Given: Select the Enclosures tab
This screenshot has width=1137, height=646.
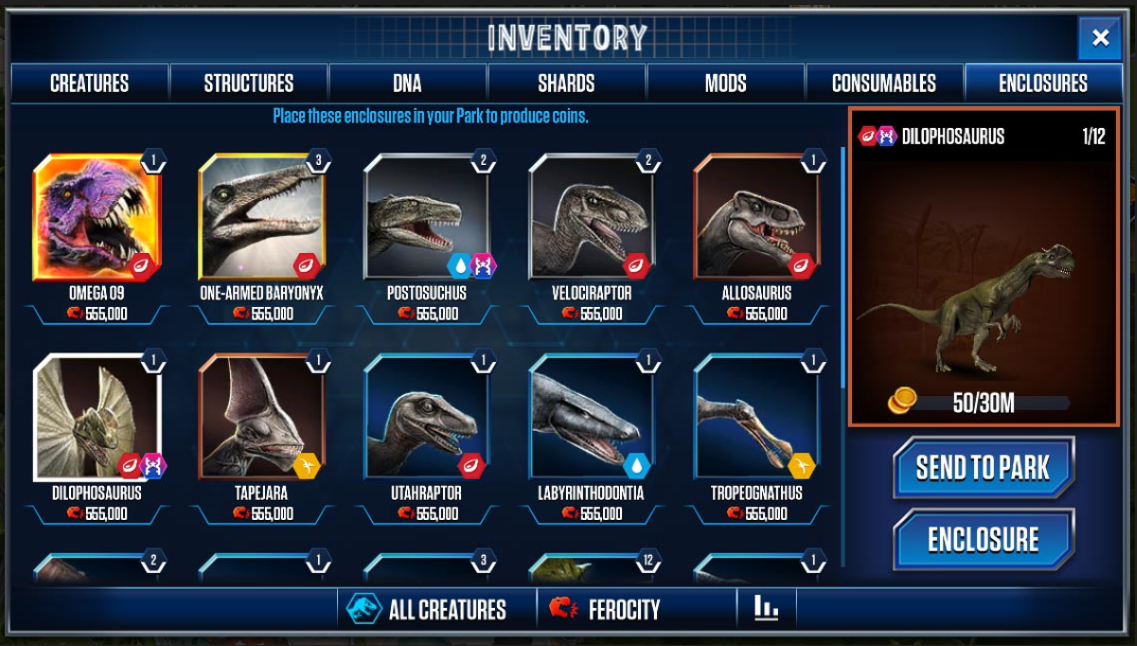Looking at the screenshot, I should tap(1043, 83).
